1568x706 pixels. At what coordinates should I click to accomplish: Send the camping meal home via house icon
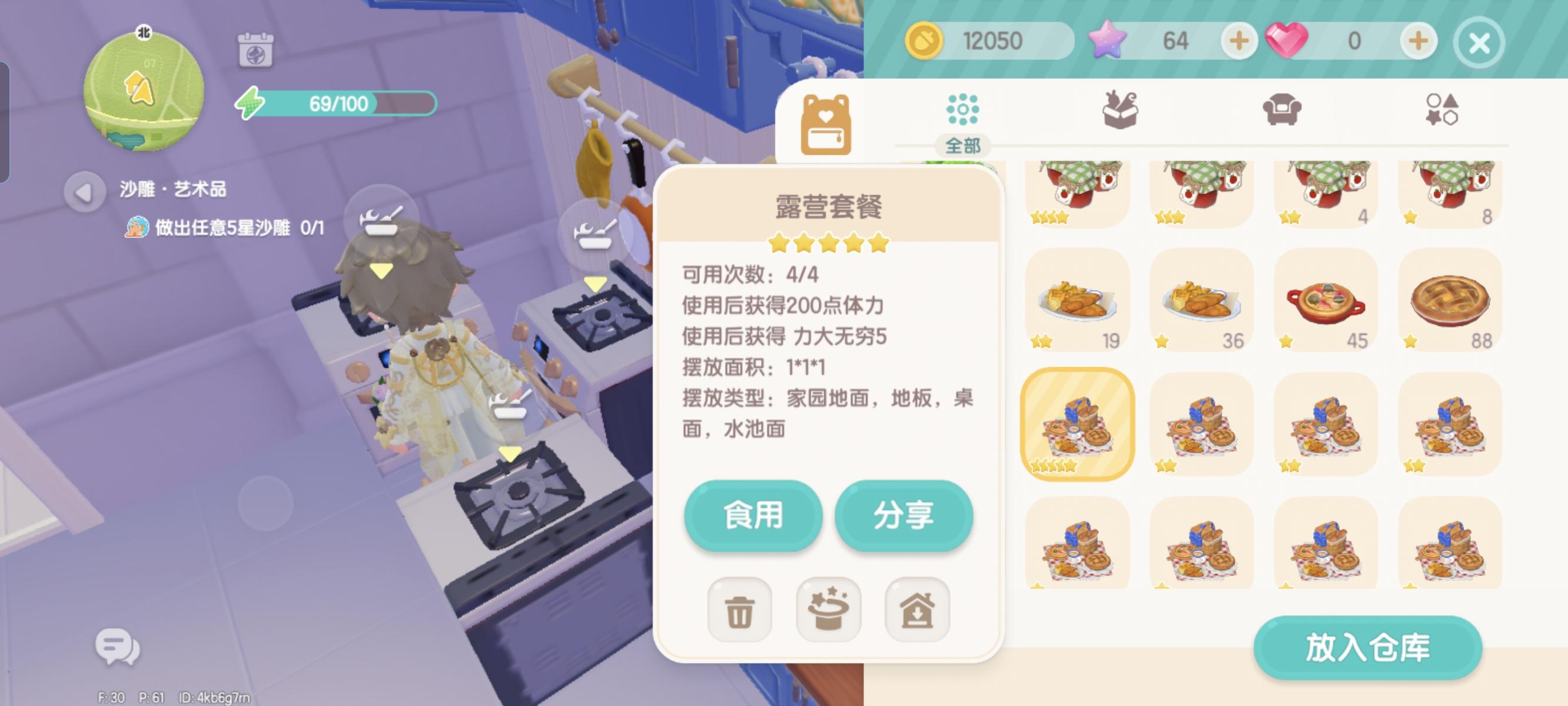(919, 611)
